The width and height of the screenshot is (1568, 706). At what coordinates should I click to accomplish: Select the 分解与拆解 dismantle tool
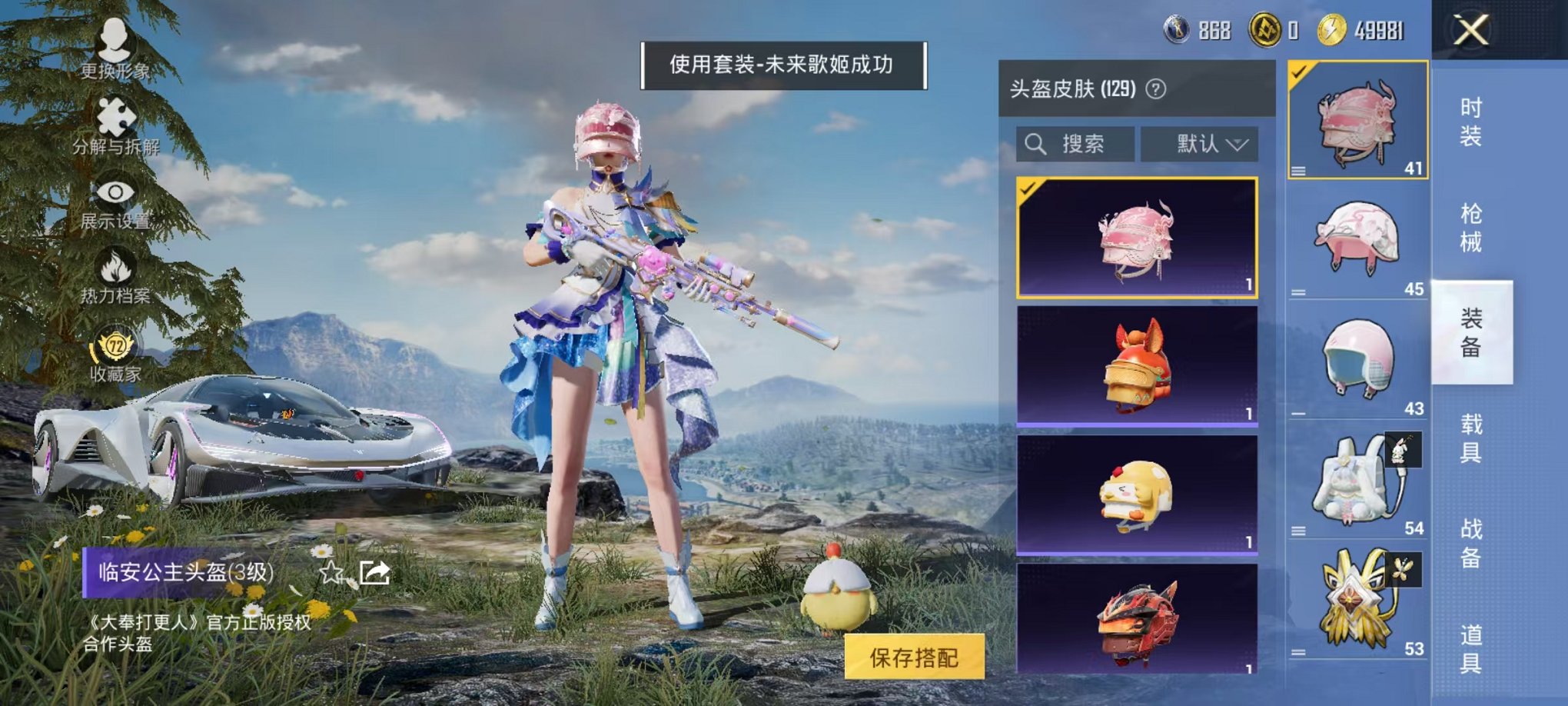(x=114, y=131)
